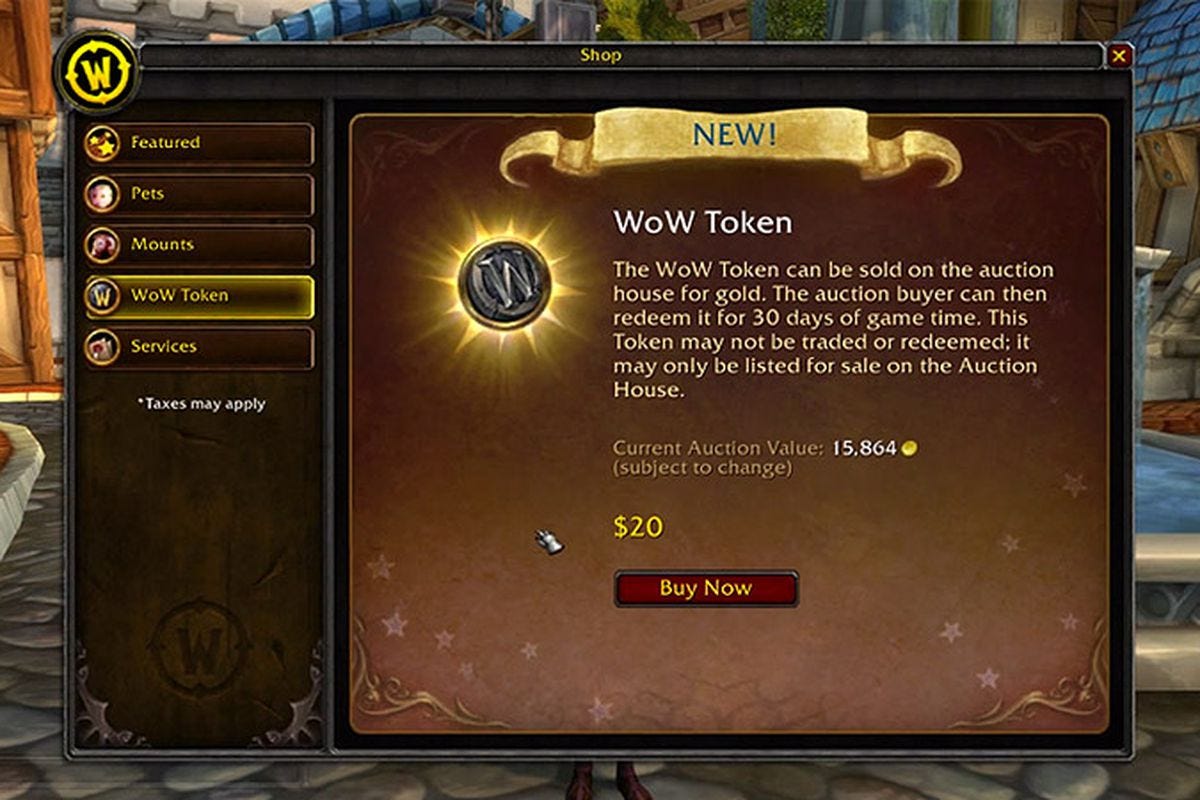Show the Services category
1200x800 pixels.
point(199,348)
